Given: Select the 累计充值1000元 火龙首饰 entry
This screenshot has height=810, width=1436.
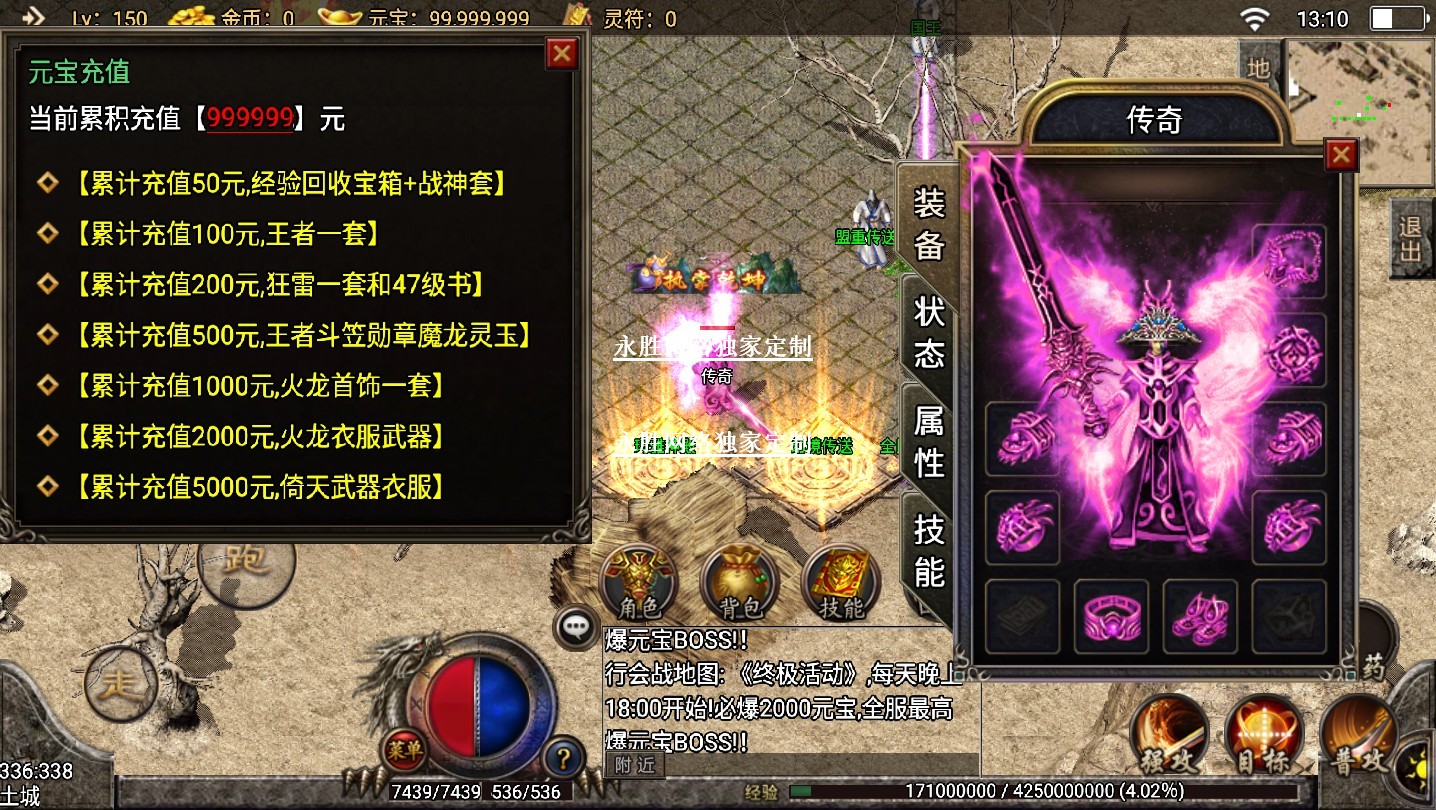Looking at the screenshot, I should pos(259,386).
